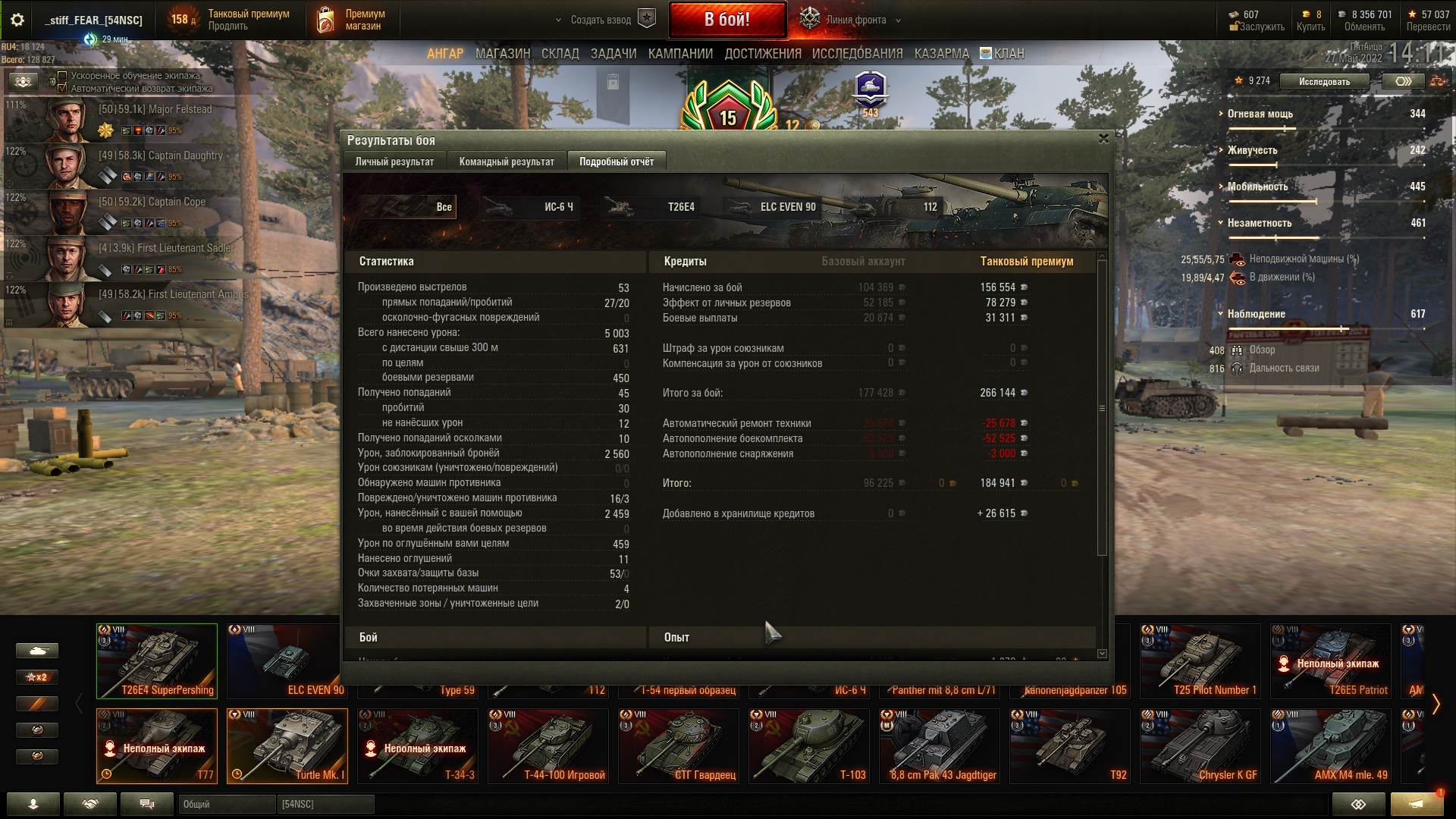This screenshot has width=1456, height=819.
Task: Select the ELC EVEN 90 vehicle filter
Action: coord(772,207)
